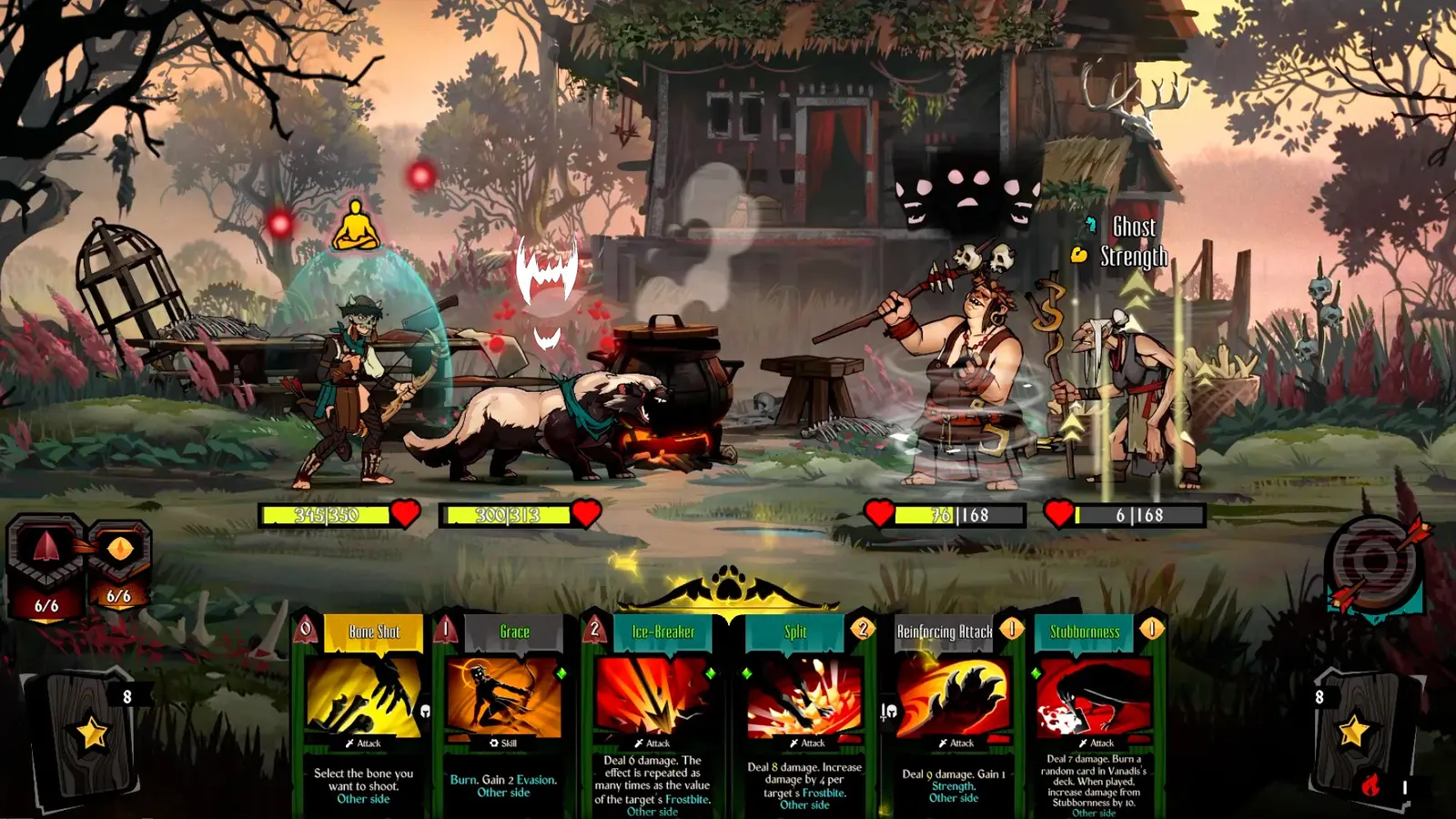Check the yellow meditation status icon

tap(355, 226)
